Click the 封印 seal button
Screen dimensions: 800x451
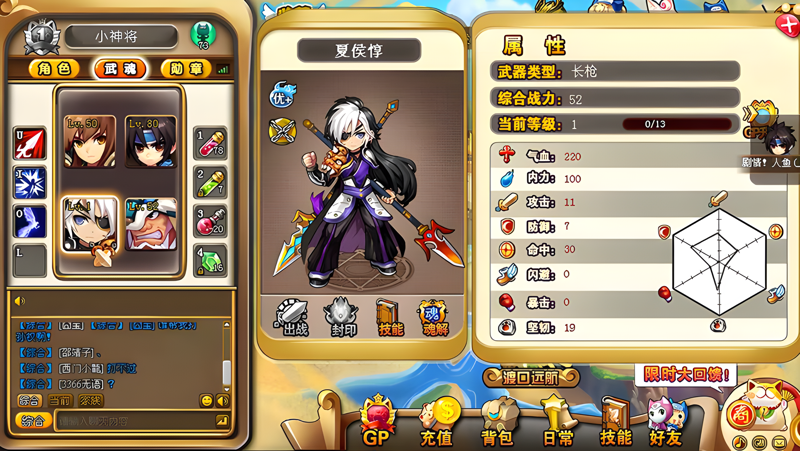(342, 317)
